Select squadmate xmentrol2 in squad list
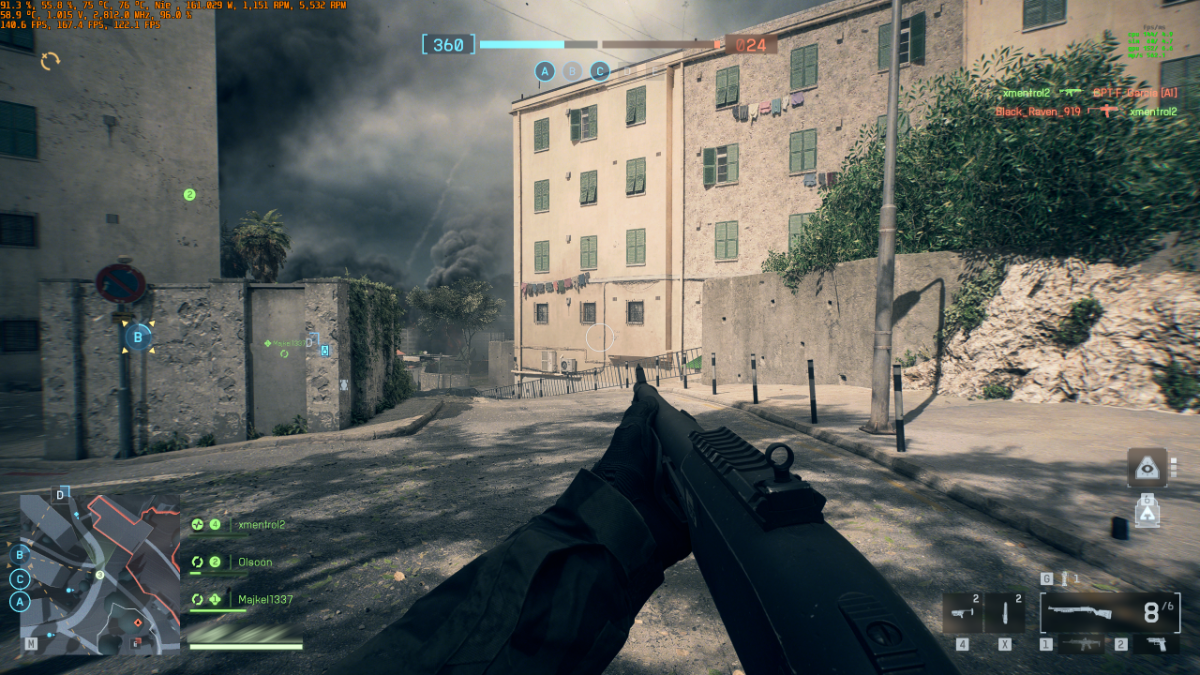This screenshot has height=675, width=1200. pyautogui.click(x=261, y=524)
